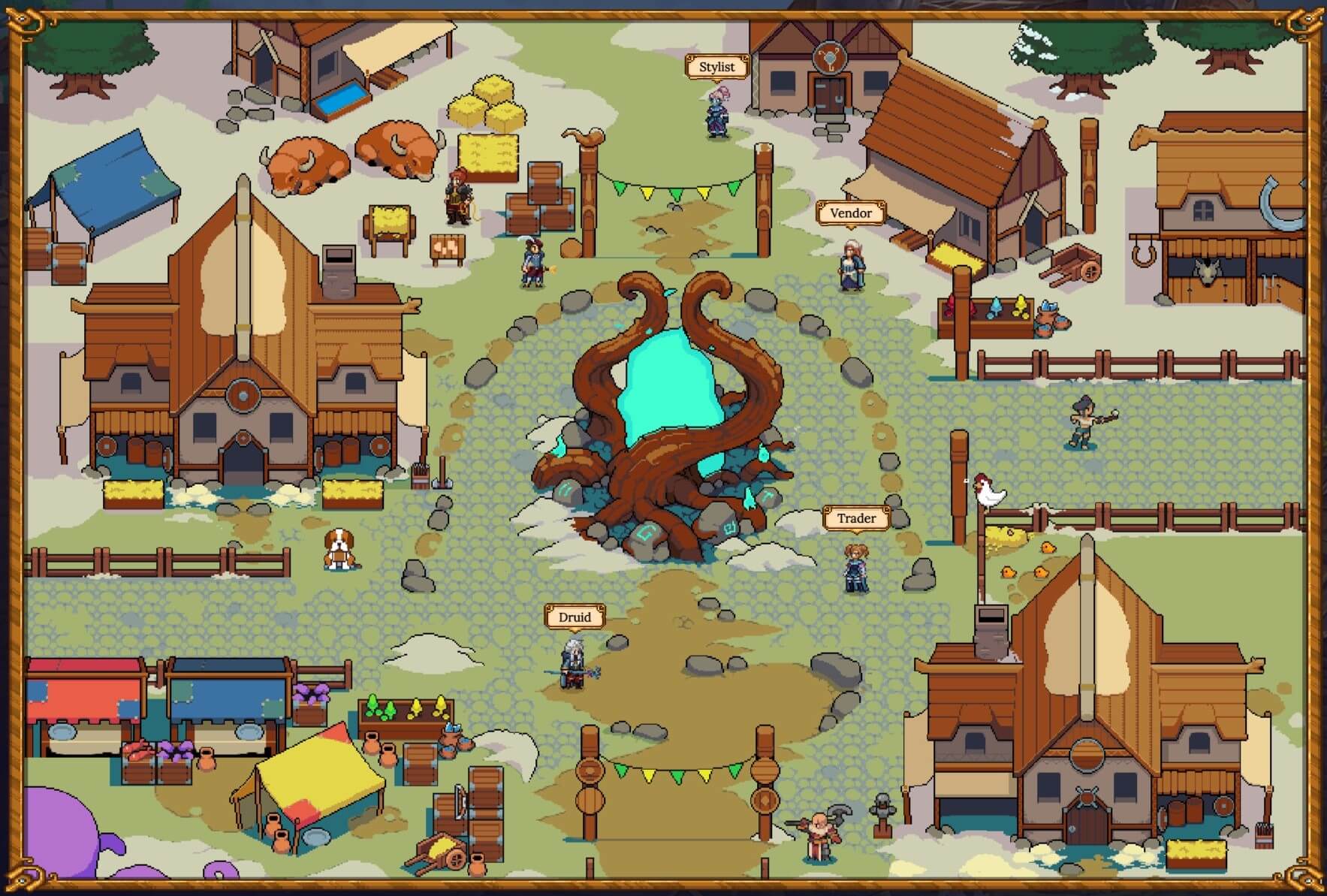Click the Trader nameplate banner
The height and width of the screenshot is (896, 1327).
point(857,518)
